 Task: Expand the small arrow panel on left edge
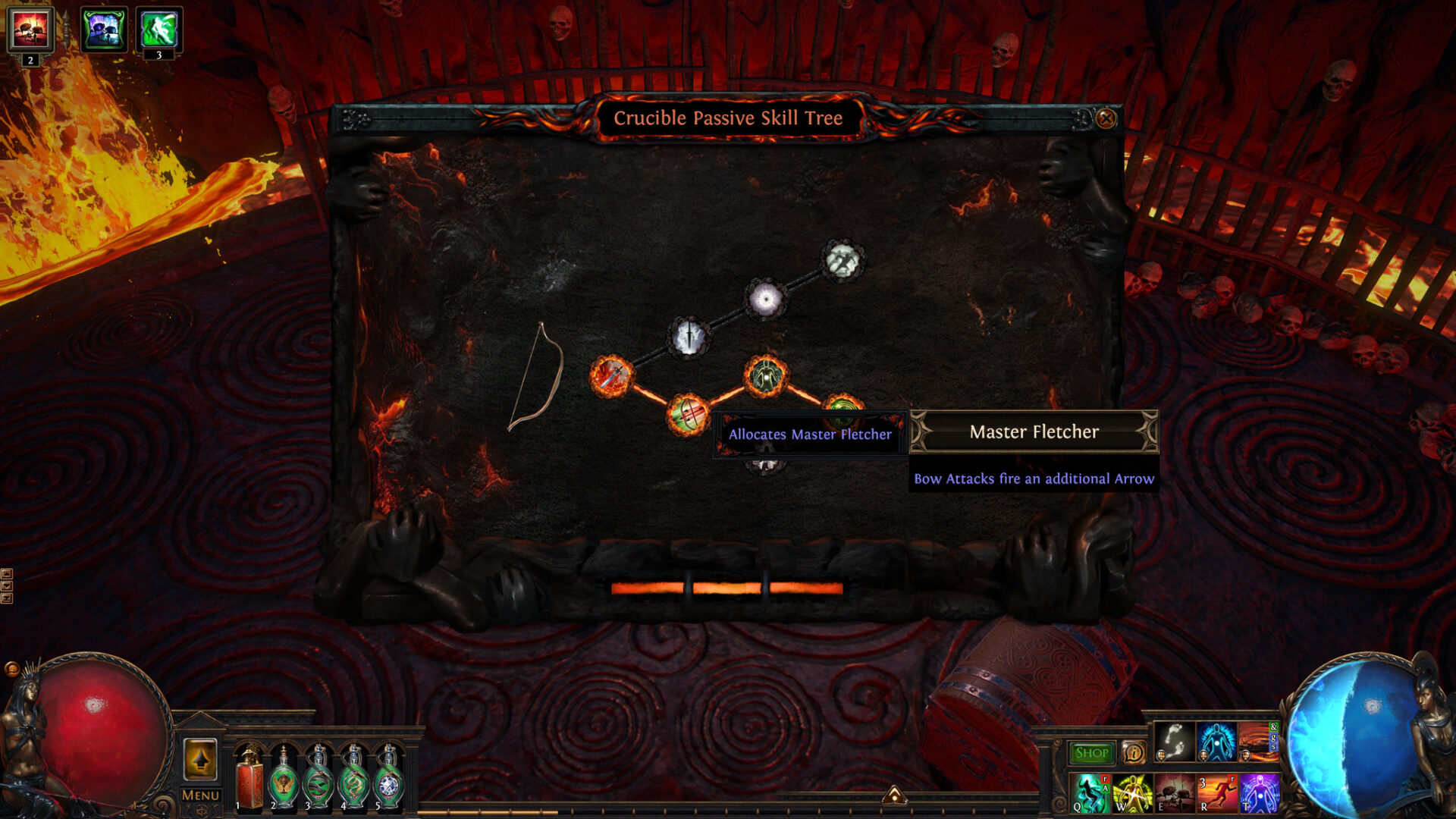[x=7, y=574]
